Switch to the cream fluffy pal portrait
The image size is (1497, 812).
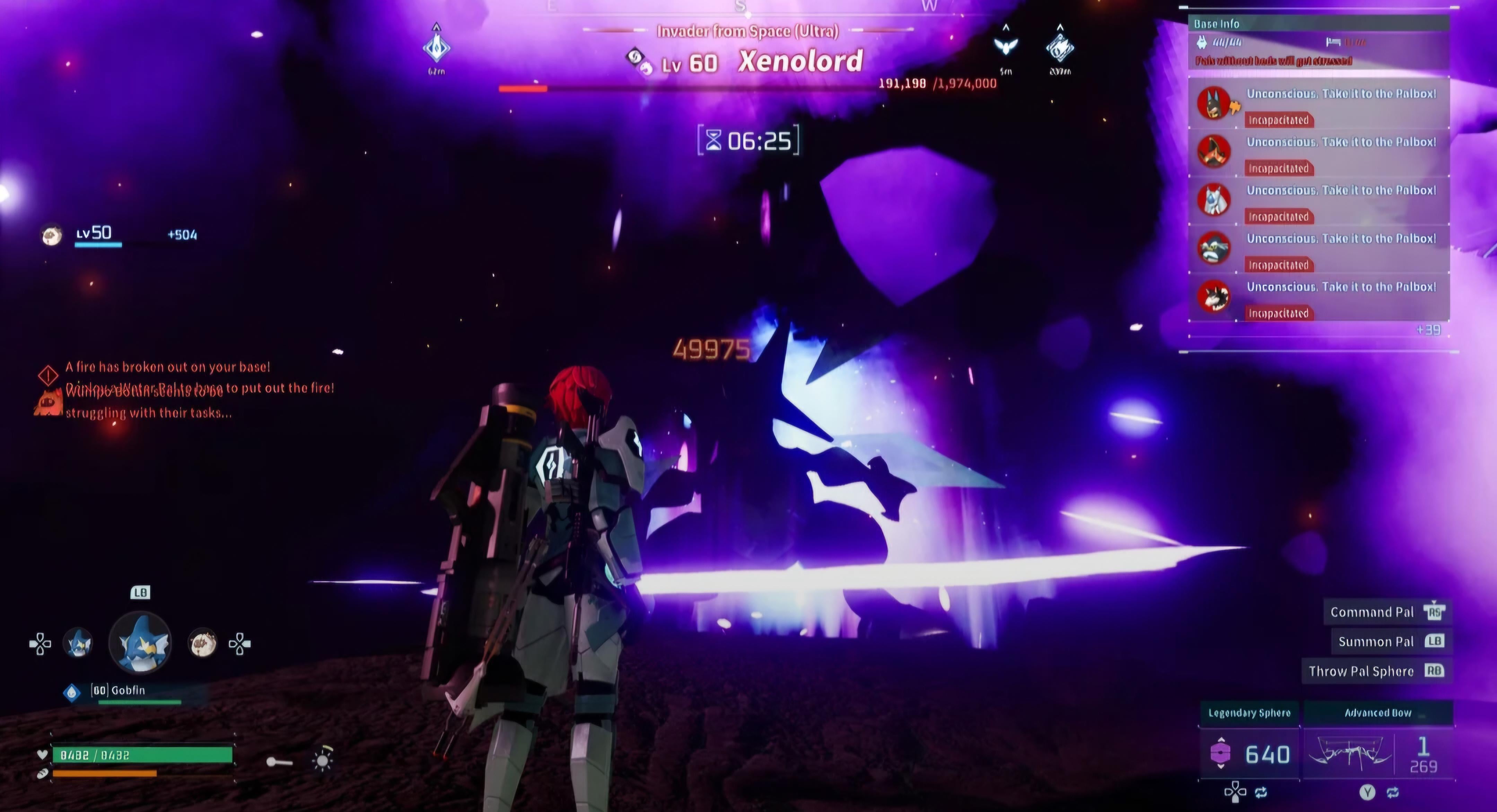[x=202, y=643]
